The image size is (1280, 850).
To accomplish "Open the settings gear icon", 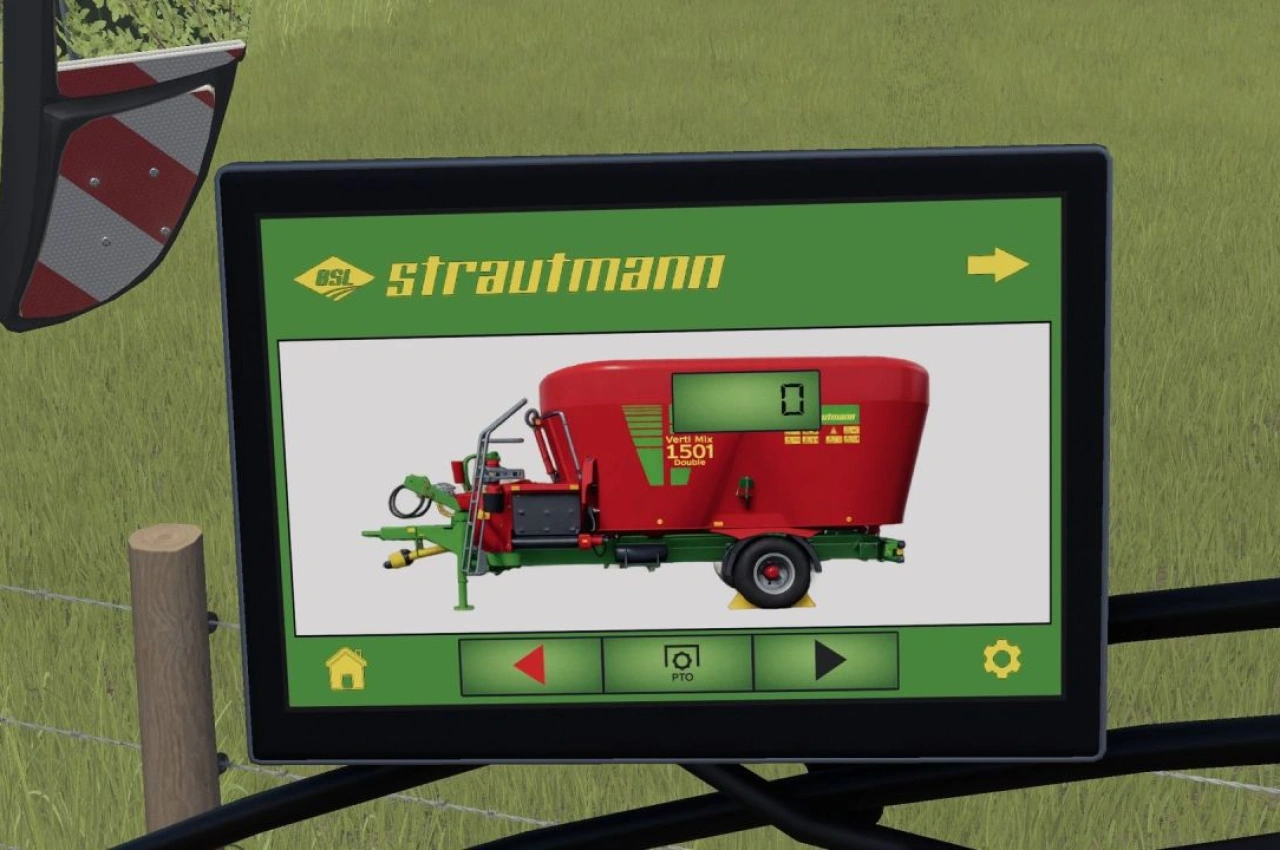I will pos(1001,657).
